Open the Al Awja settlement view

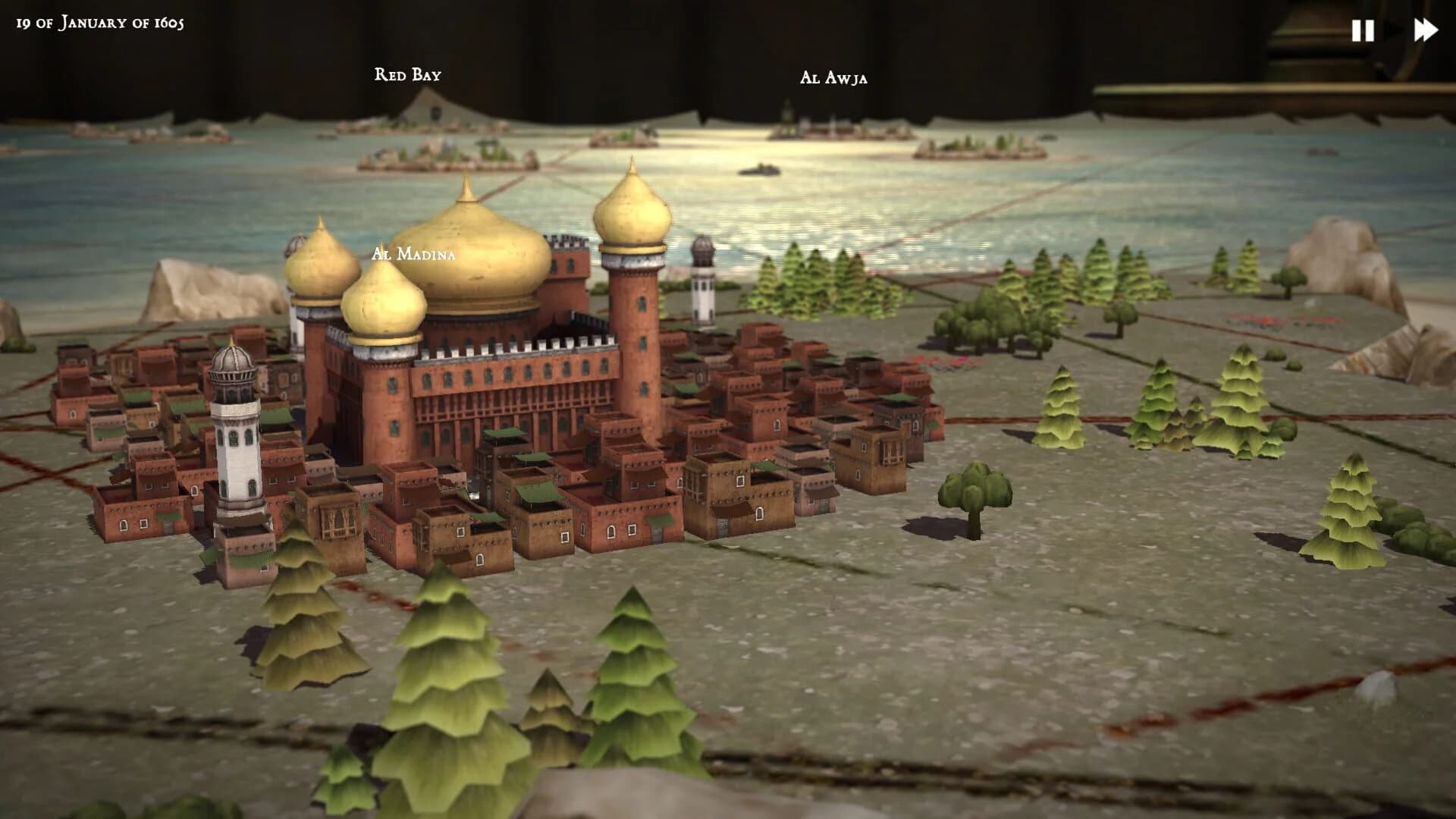tap(834, 77)
